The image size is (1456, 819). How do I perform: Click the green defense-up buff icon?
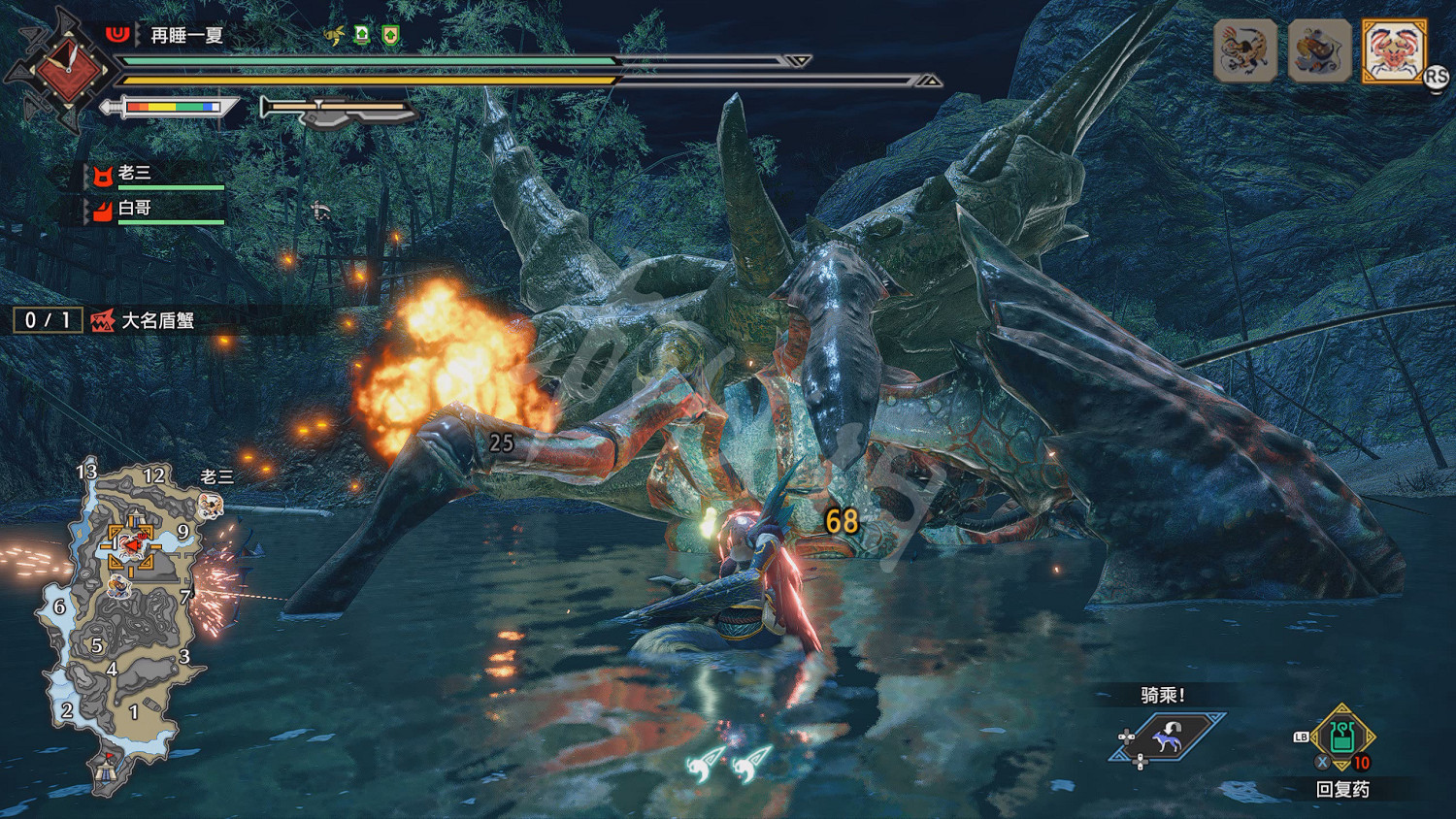pyautogui.click(x=390, y=36)
